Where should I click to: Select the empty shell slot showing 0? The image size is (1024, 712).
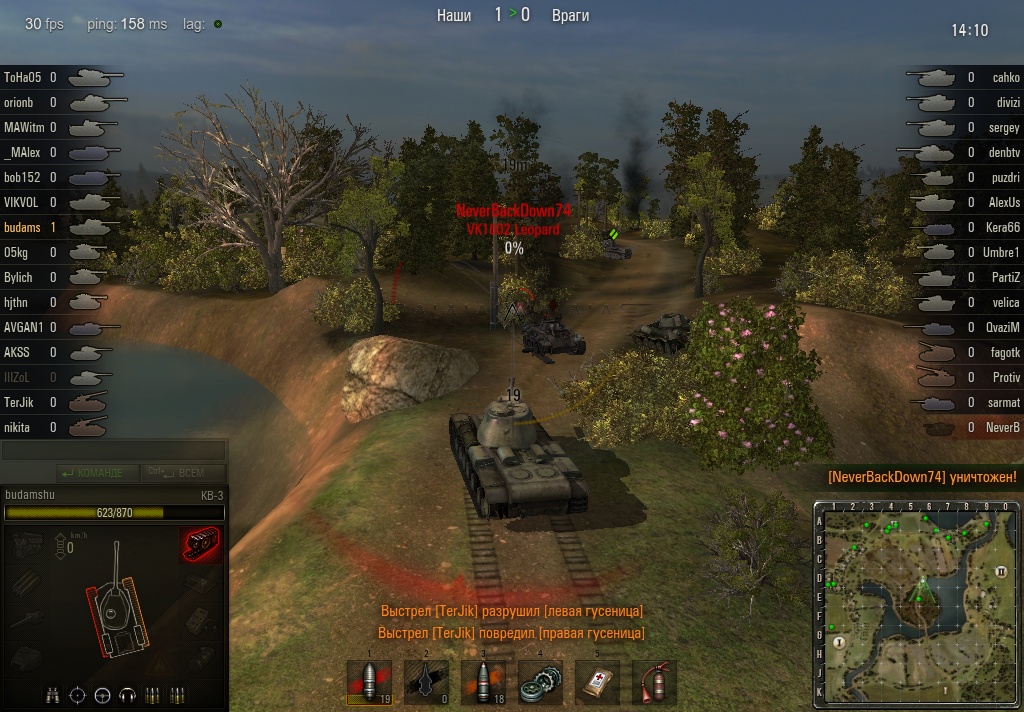click(426, 683)
